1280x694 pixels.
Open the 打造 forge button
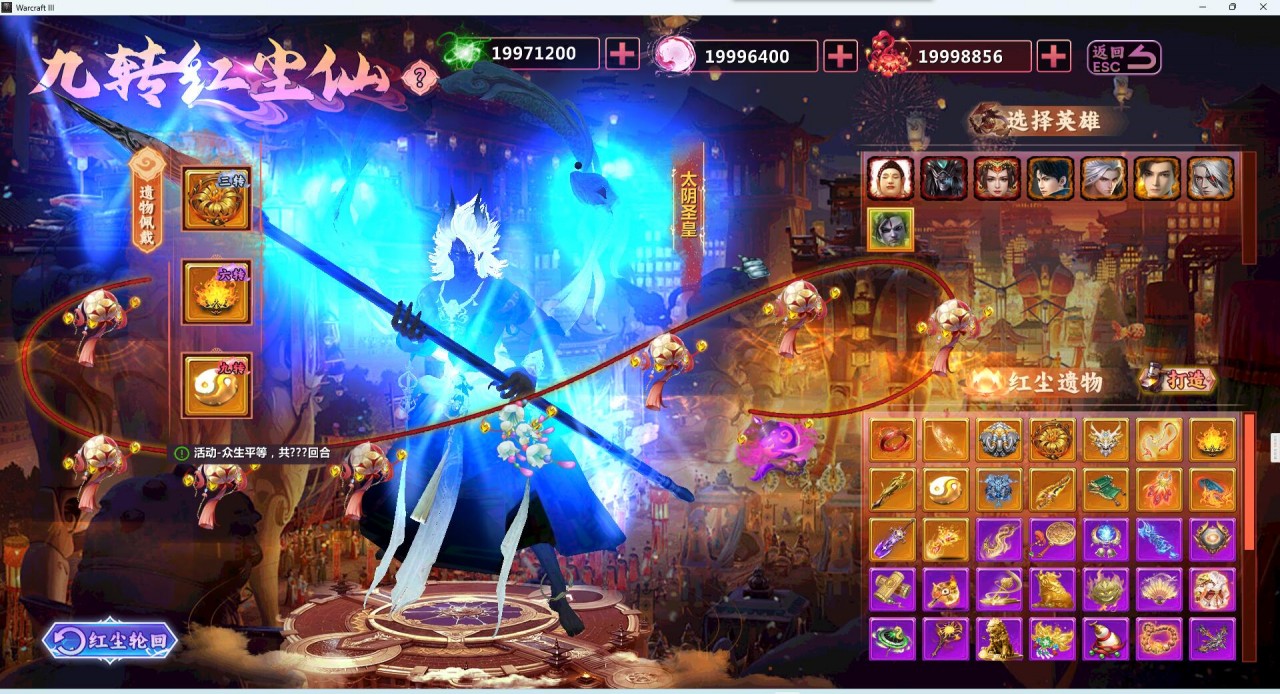coord(1180,380)
